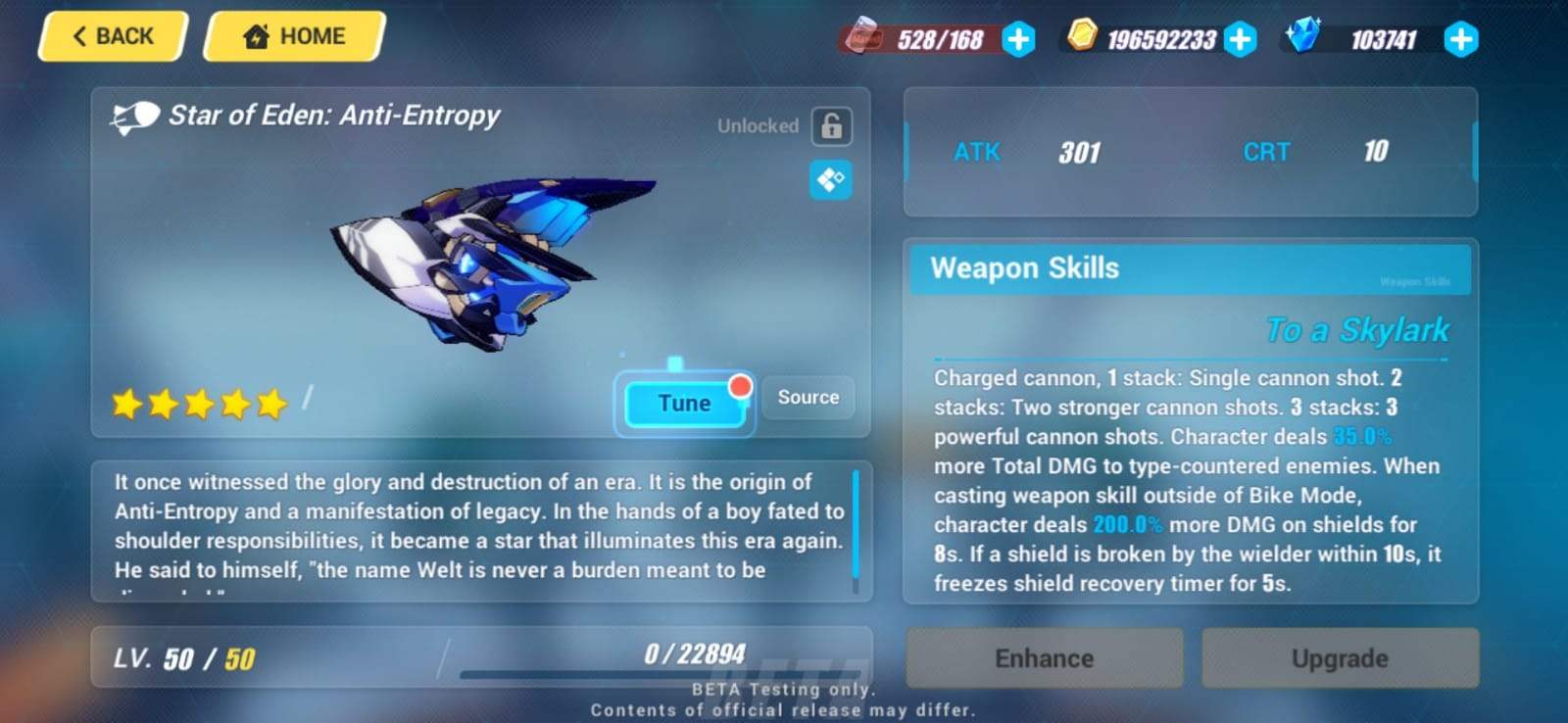Open the weapon Source page

[x=808, y=398]
